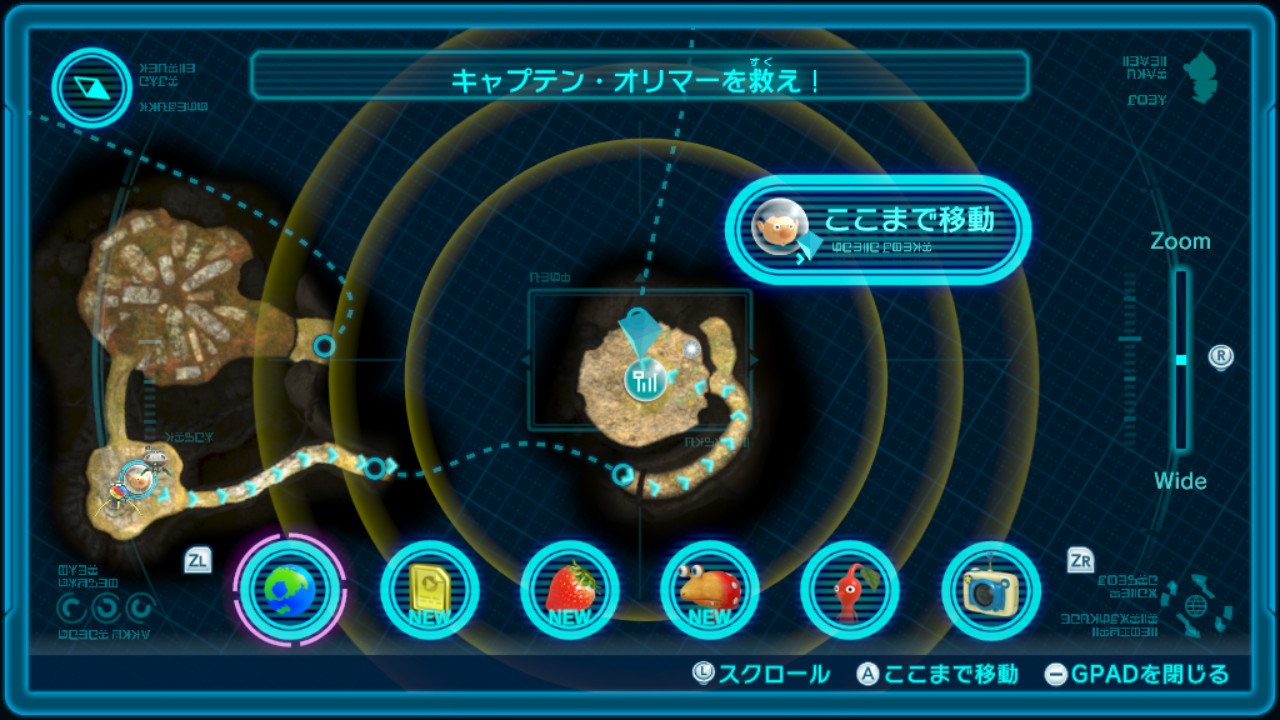The height and width of the screenshot is (720, 1280).
Task: Select the globe map tab
Action: [x=290, y=590]
